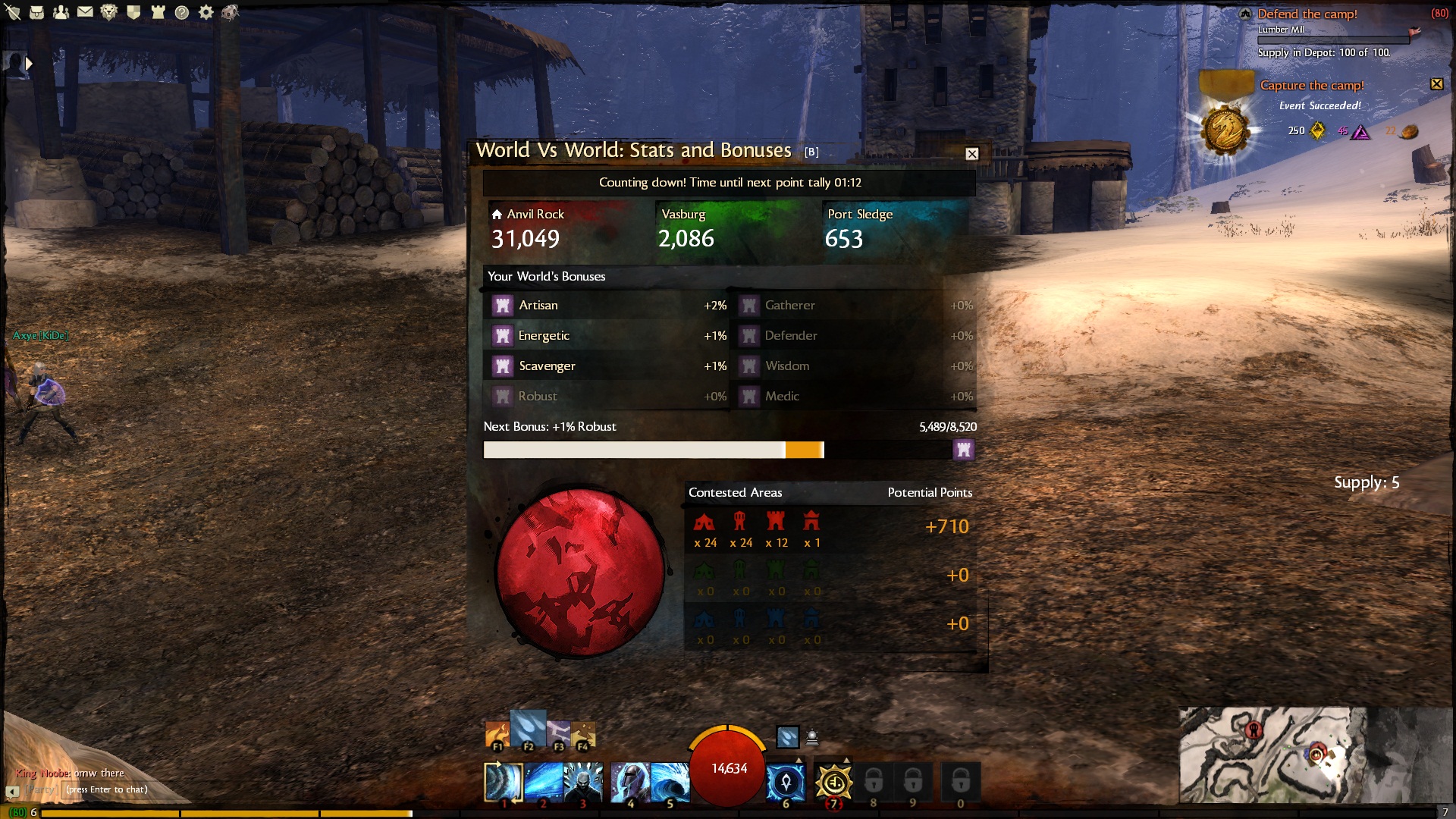Open the Hero panel sword-and-shield icon
This screenshot has width=1456, height=819.
click(x=13, y=12)
